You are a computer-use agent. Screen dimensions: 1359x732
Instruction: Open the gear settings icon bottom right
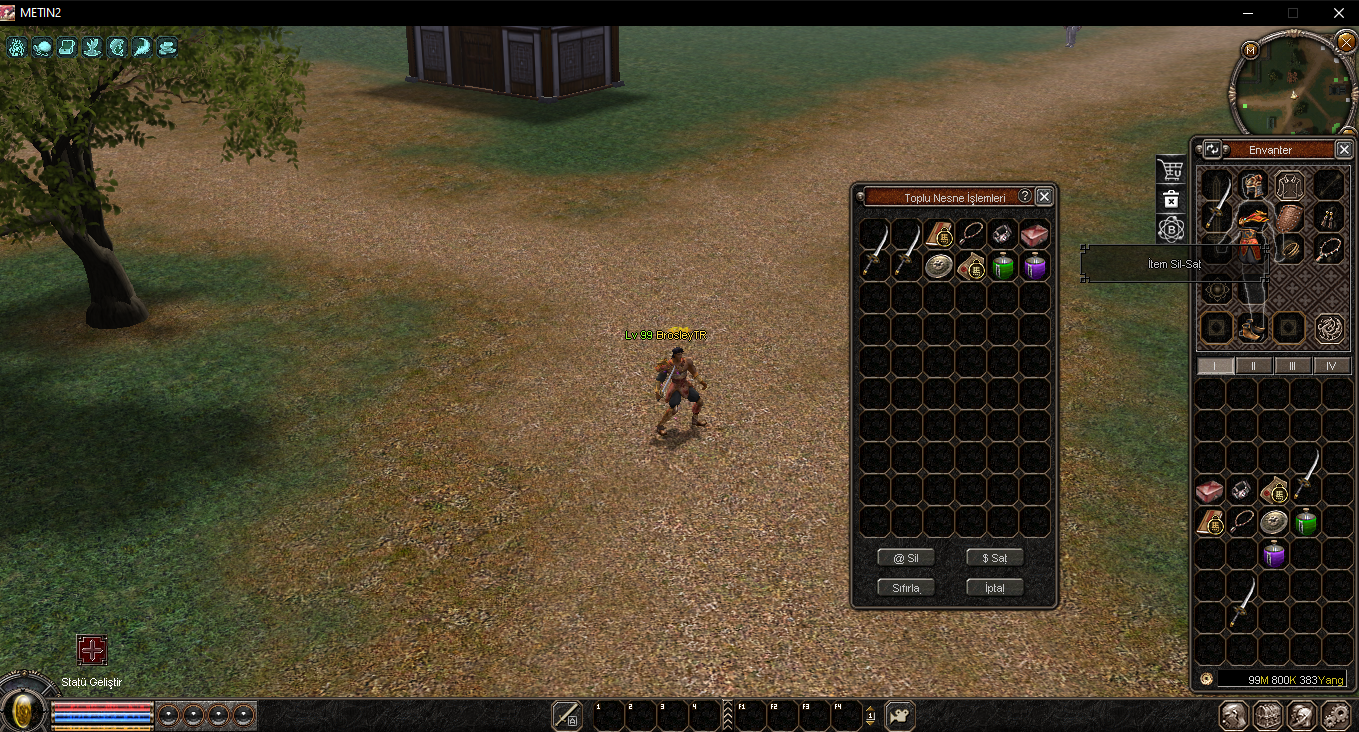[1336, 716]
